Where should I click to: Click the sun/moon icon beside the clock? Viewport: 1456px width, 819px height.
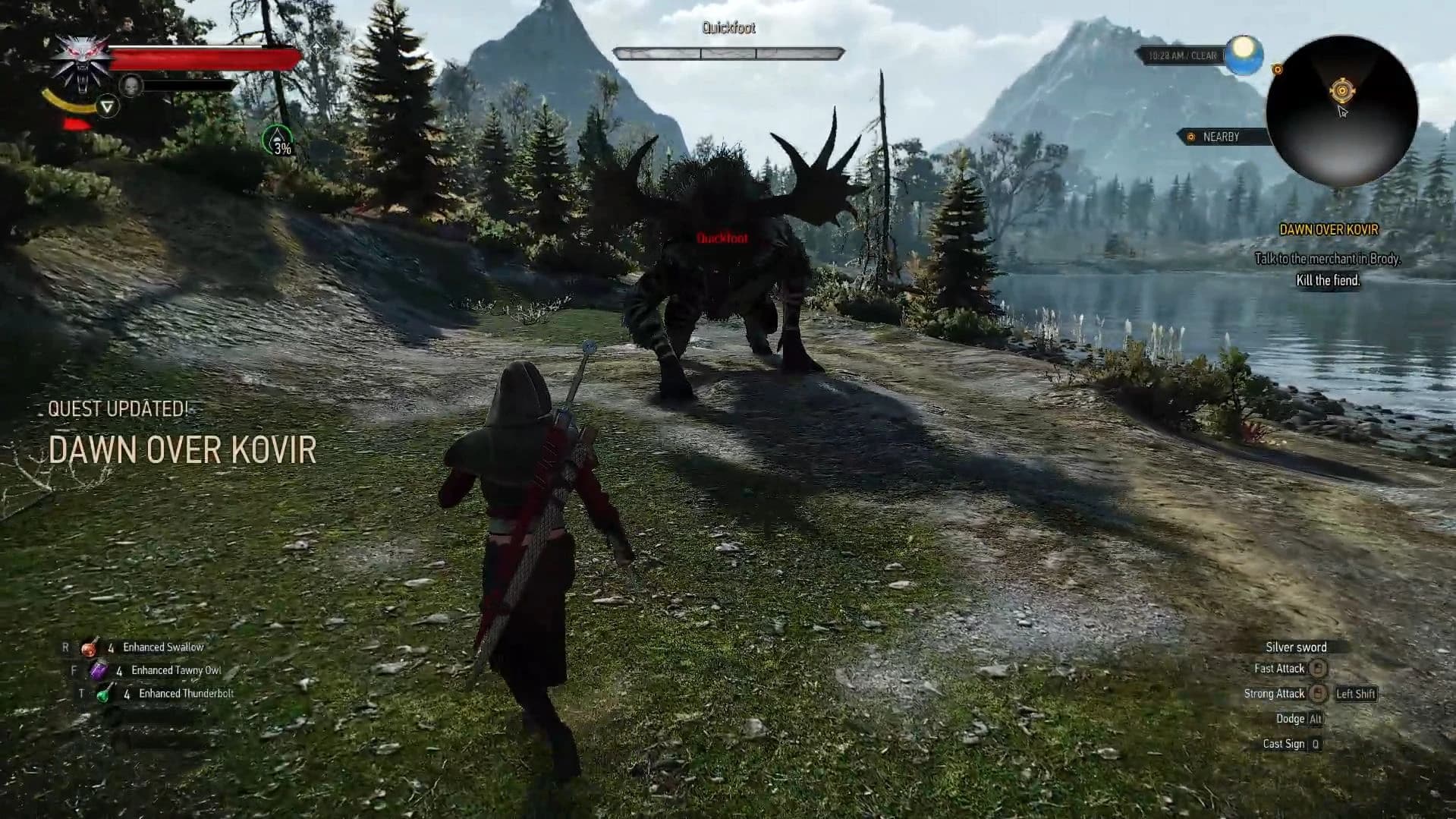[x=1244, y=53]
